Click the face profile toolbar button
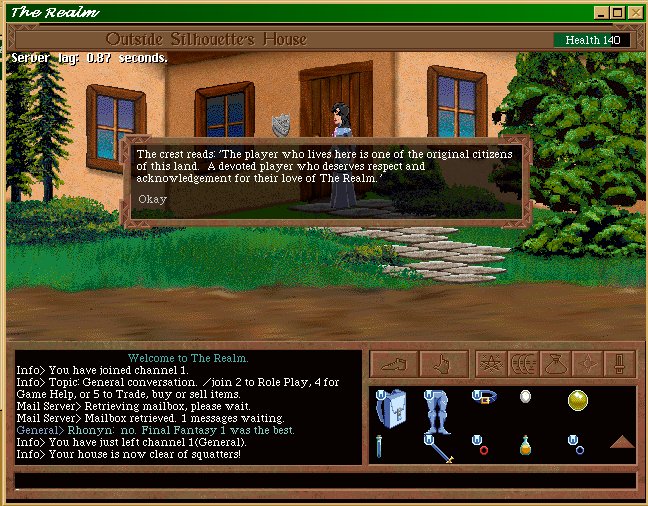The image size is (648, 506). 525,364
